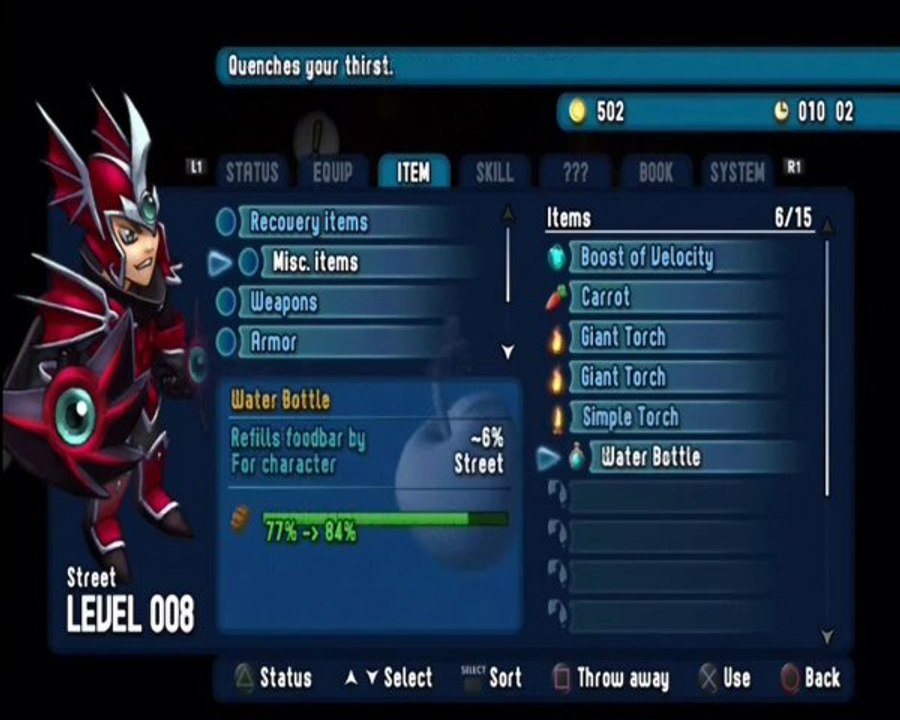Select the Boost of Velocity item

click(647, 257)
